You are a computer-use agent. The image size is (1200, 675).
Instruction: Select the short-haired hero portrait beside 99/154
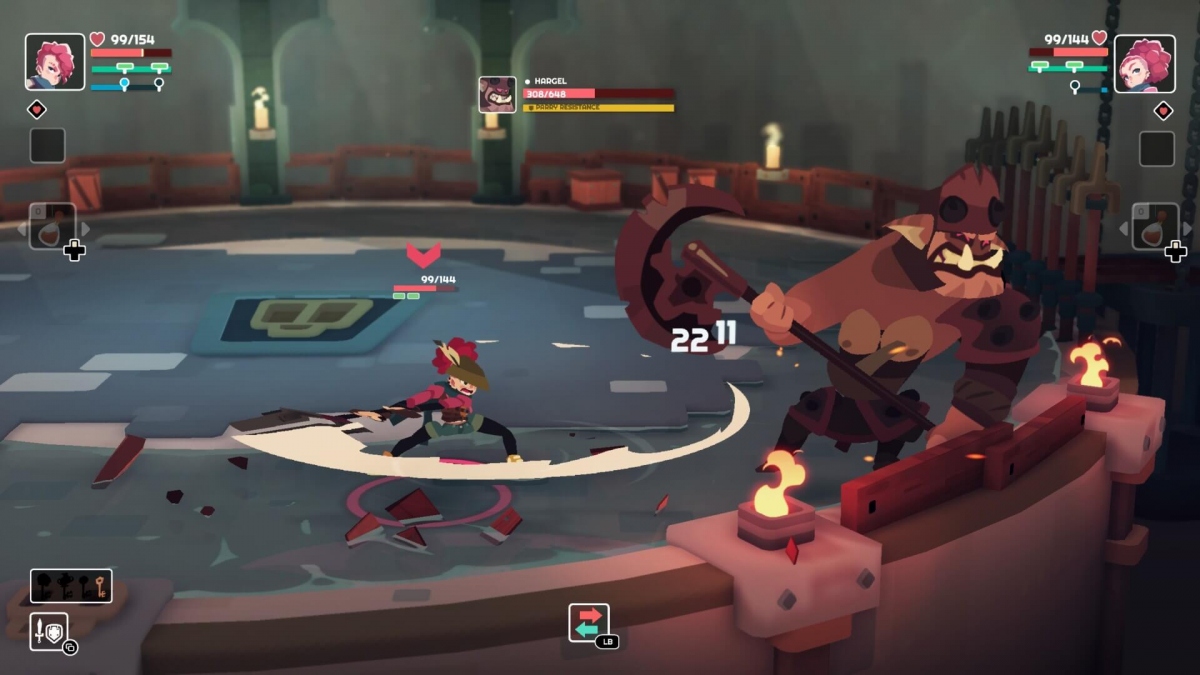55,62
